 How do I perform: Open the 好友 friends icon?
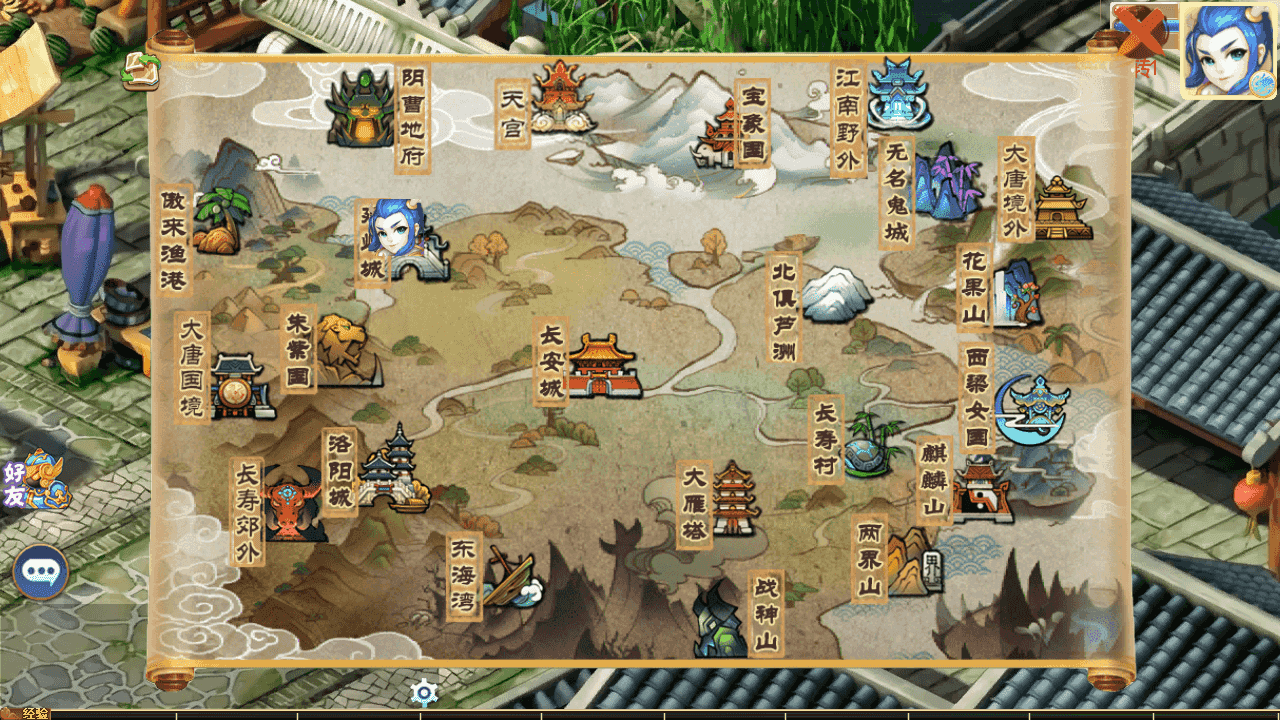[x=36, y=480]
